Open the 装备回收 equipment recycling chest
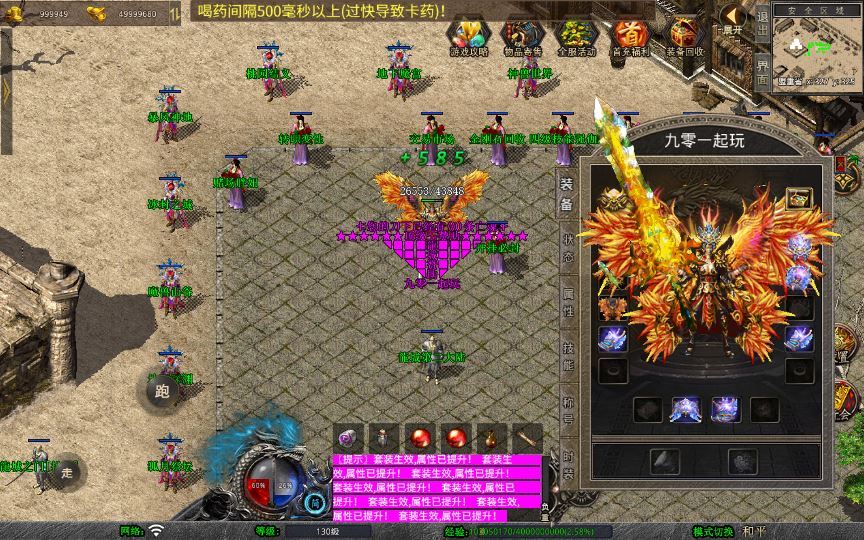The width and height of the screenshot is (864, 540). [684, 37]
